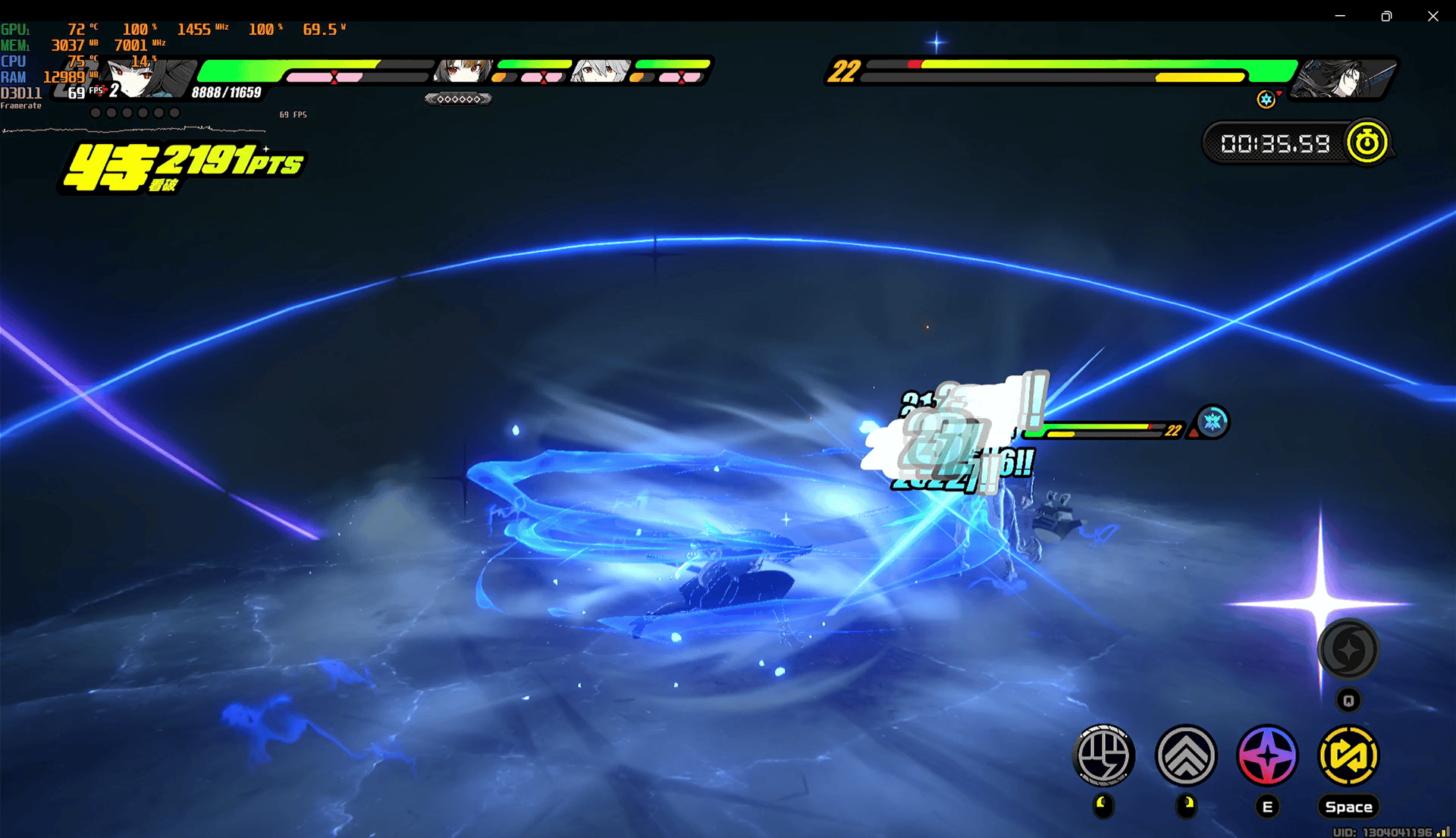
Task: Minimize the game window
Action: click(1340, 16)
